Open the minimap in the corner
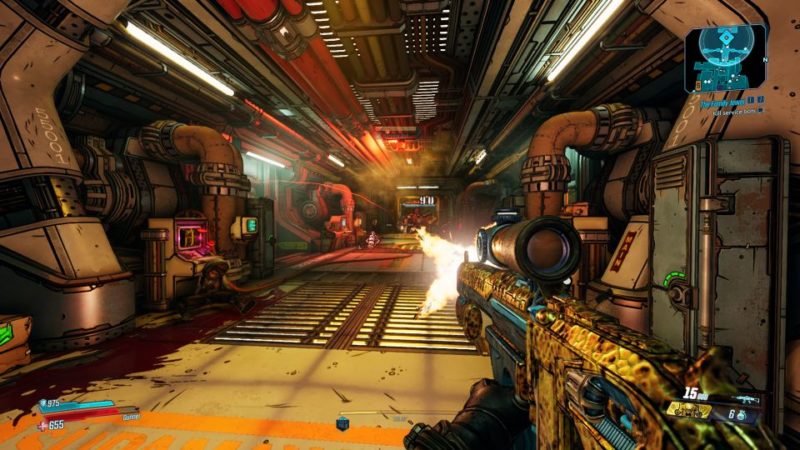Image resolution: width=800 pixels, height=450 pixels. [x=725, y=57]
